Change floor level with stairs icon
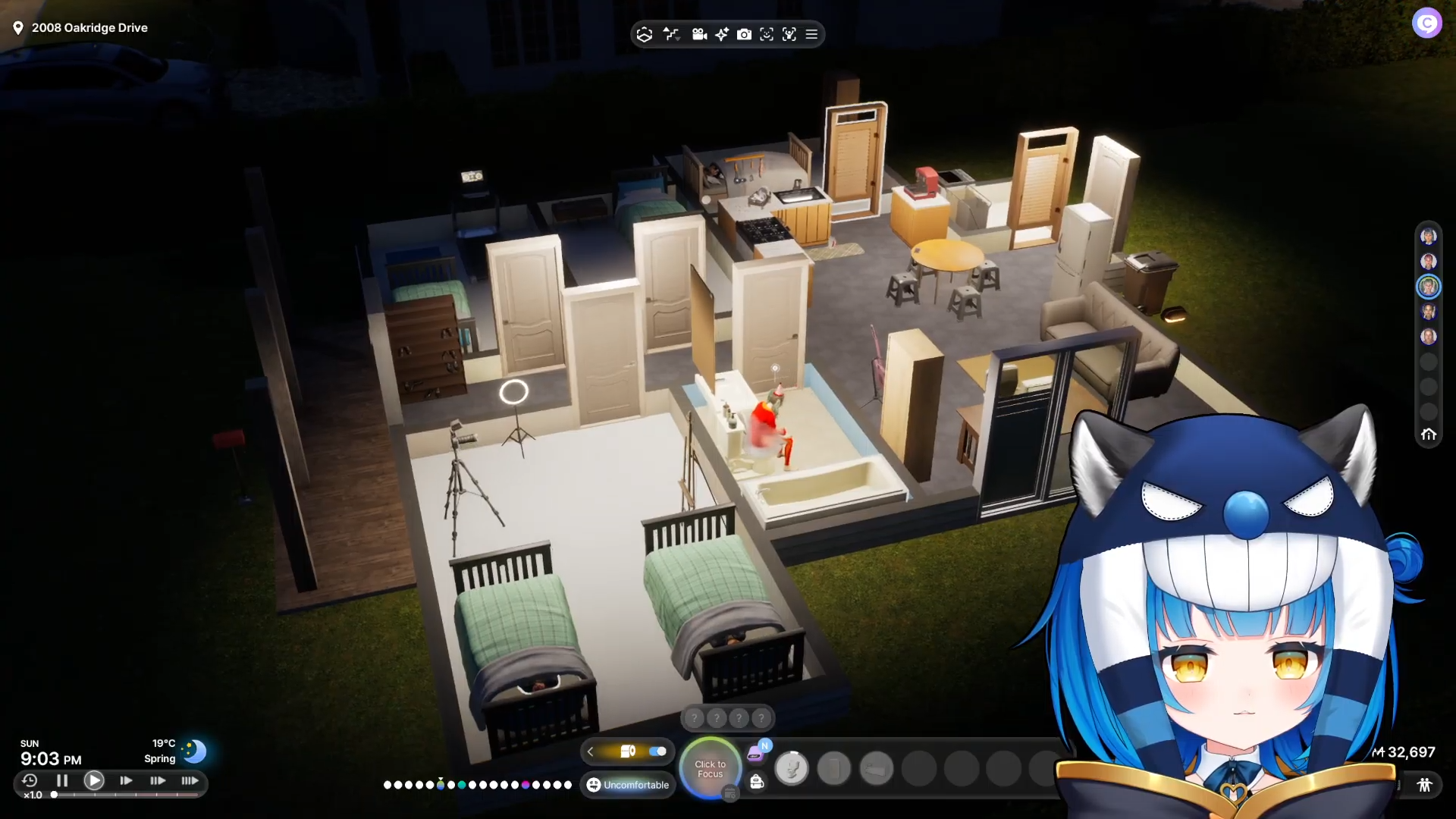The height and width of the screenshot is (819, 1456). click(671, 34)
